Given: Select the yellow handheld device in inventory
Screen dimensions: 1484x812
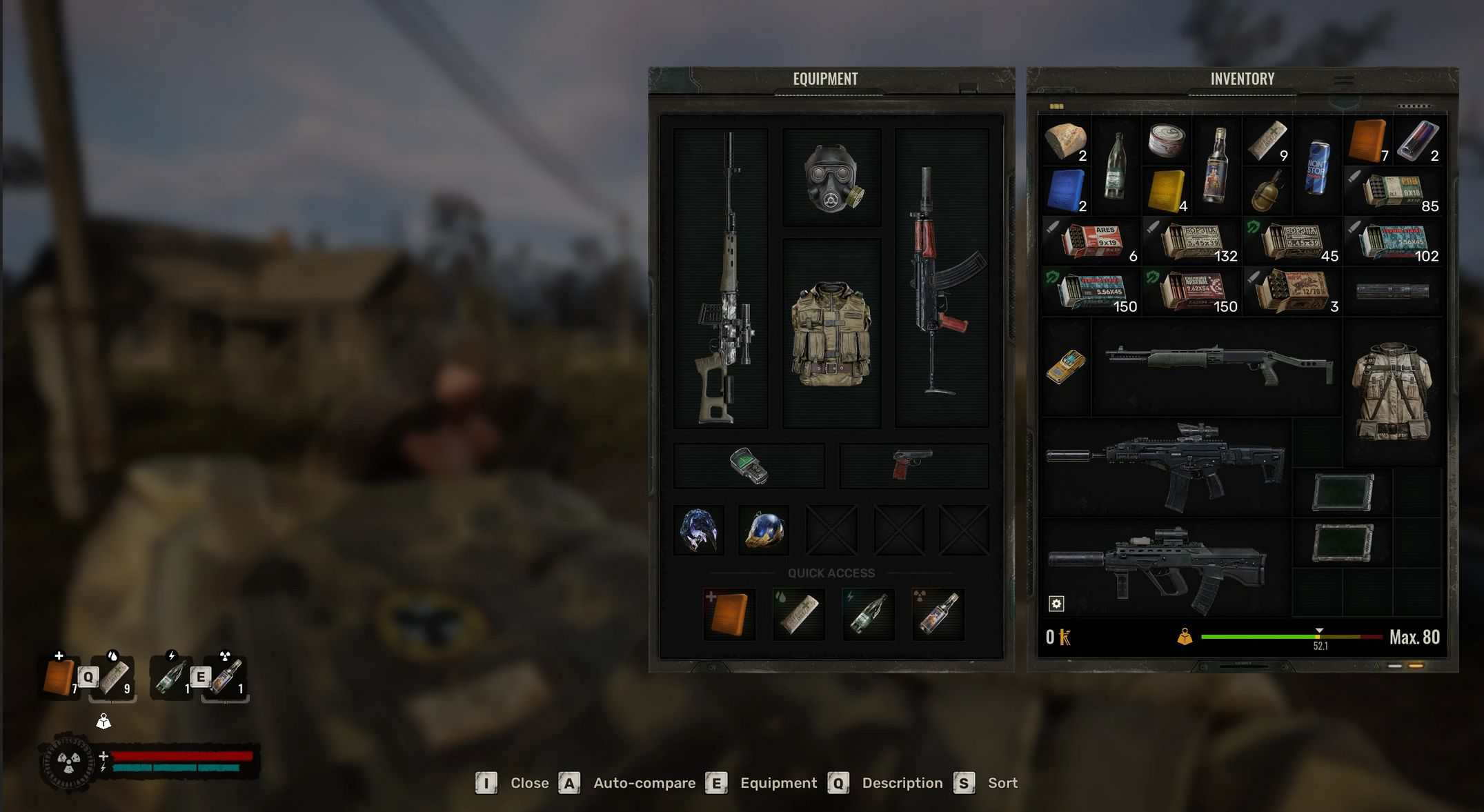Looking at the screenshot, I should click(1065, 366).
